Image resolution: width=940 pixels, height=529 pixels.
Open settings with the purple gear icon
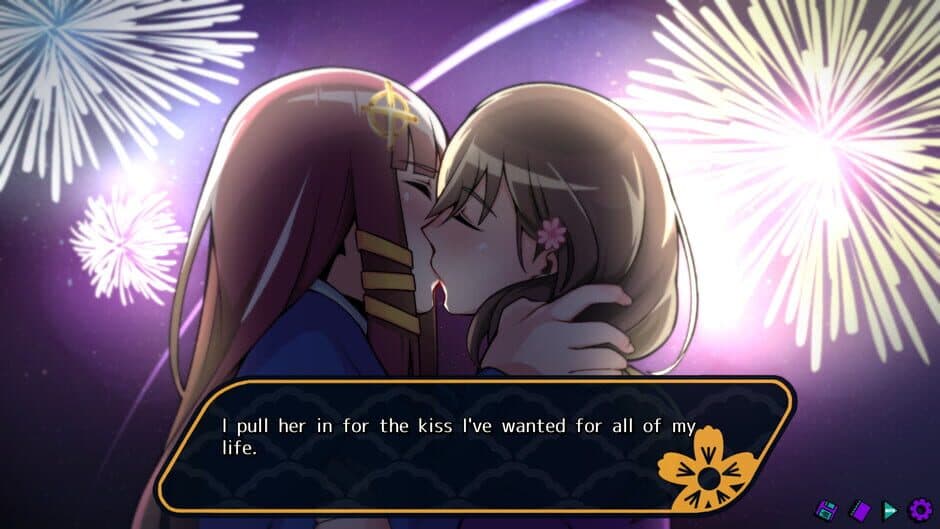(919, 510)
